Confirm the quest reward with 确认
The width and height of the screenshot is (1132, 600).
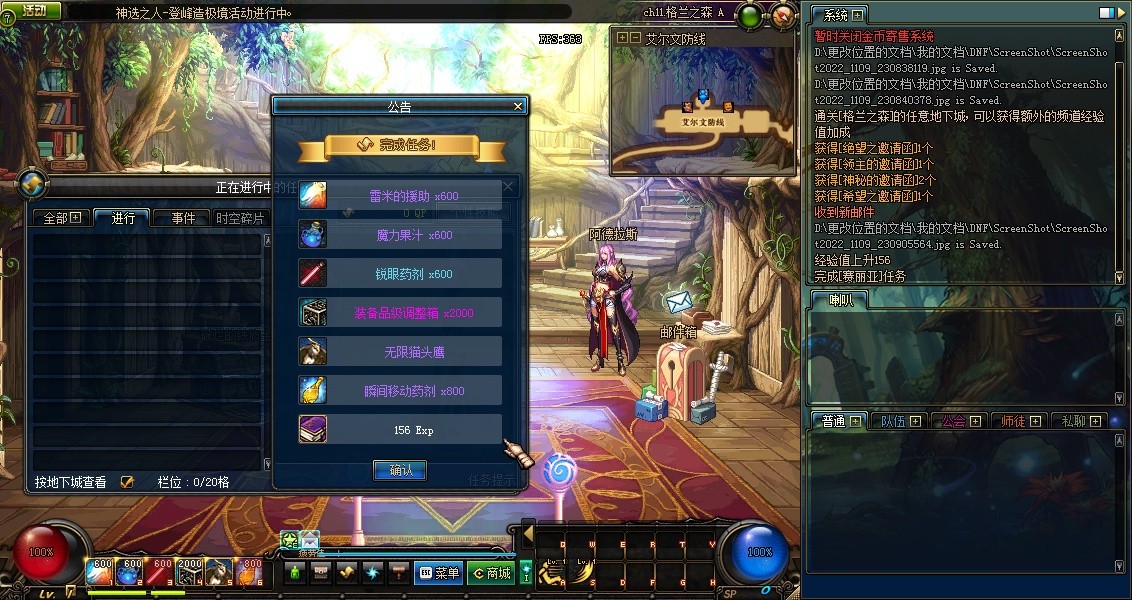tap(400, 470)
